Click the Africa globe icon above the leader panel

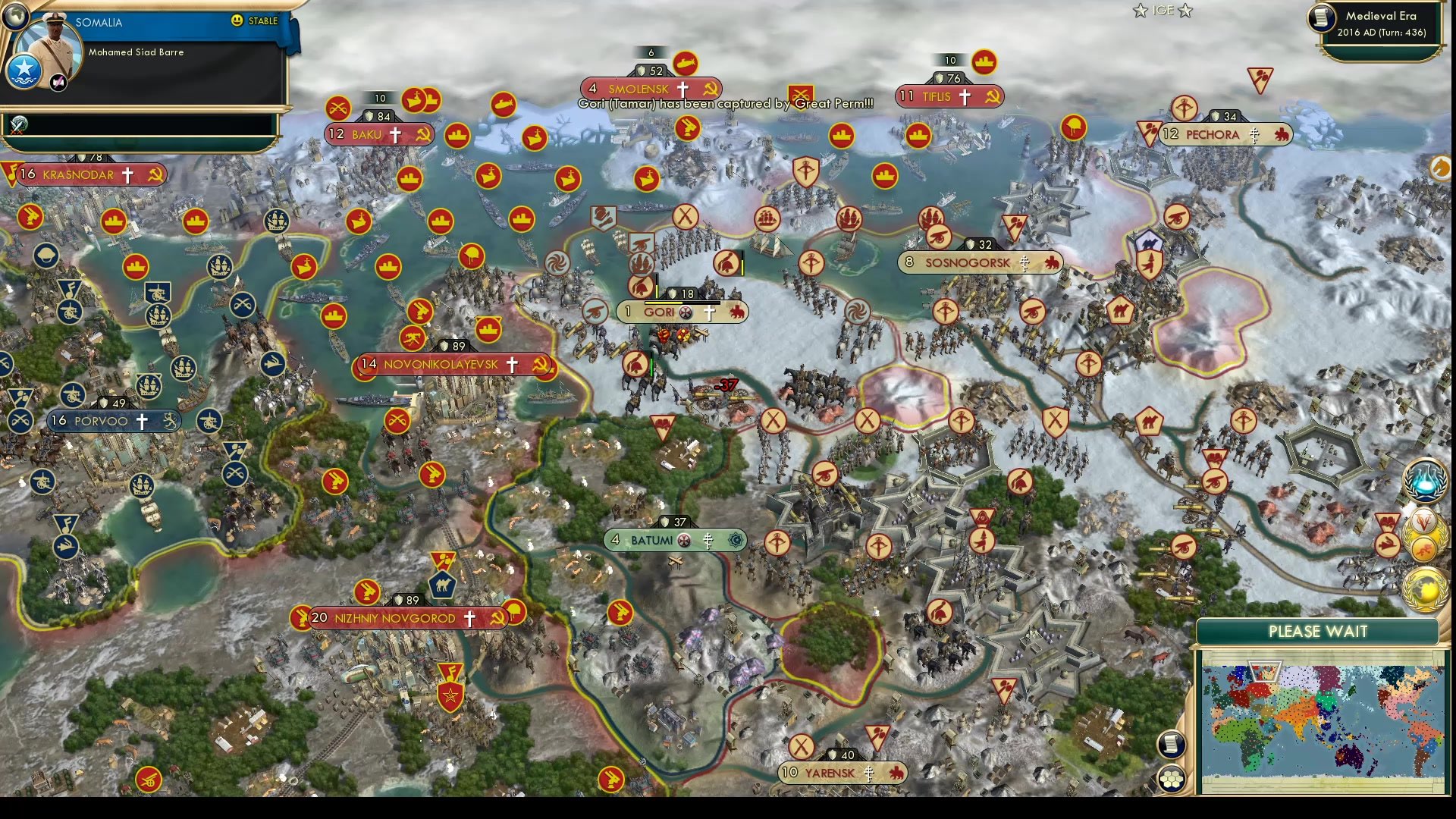(14, 17)
